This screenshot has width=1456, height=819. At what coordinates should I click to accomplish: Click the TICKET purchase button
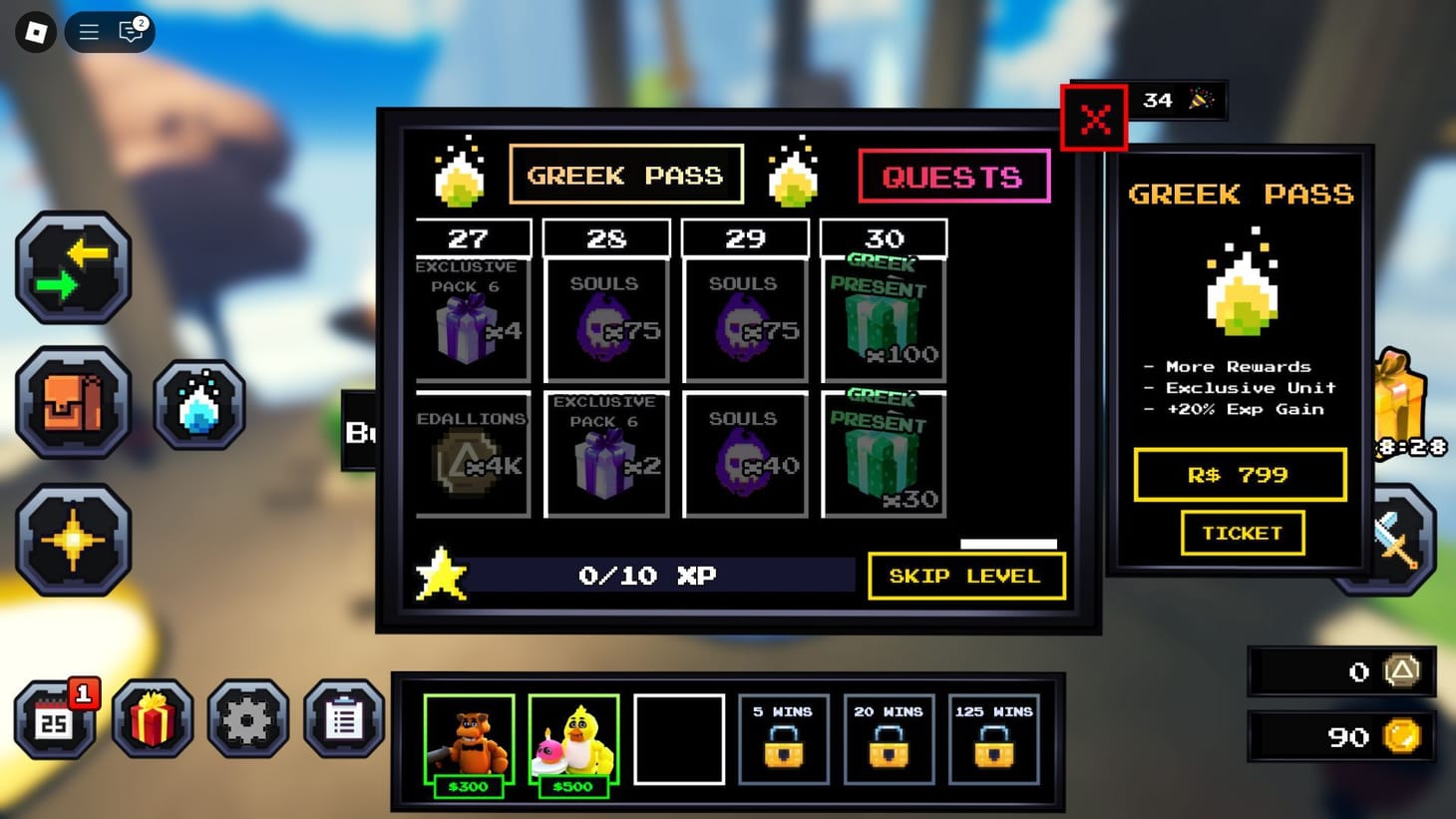(1242, 533)
